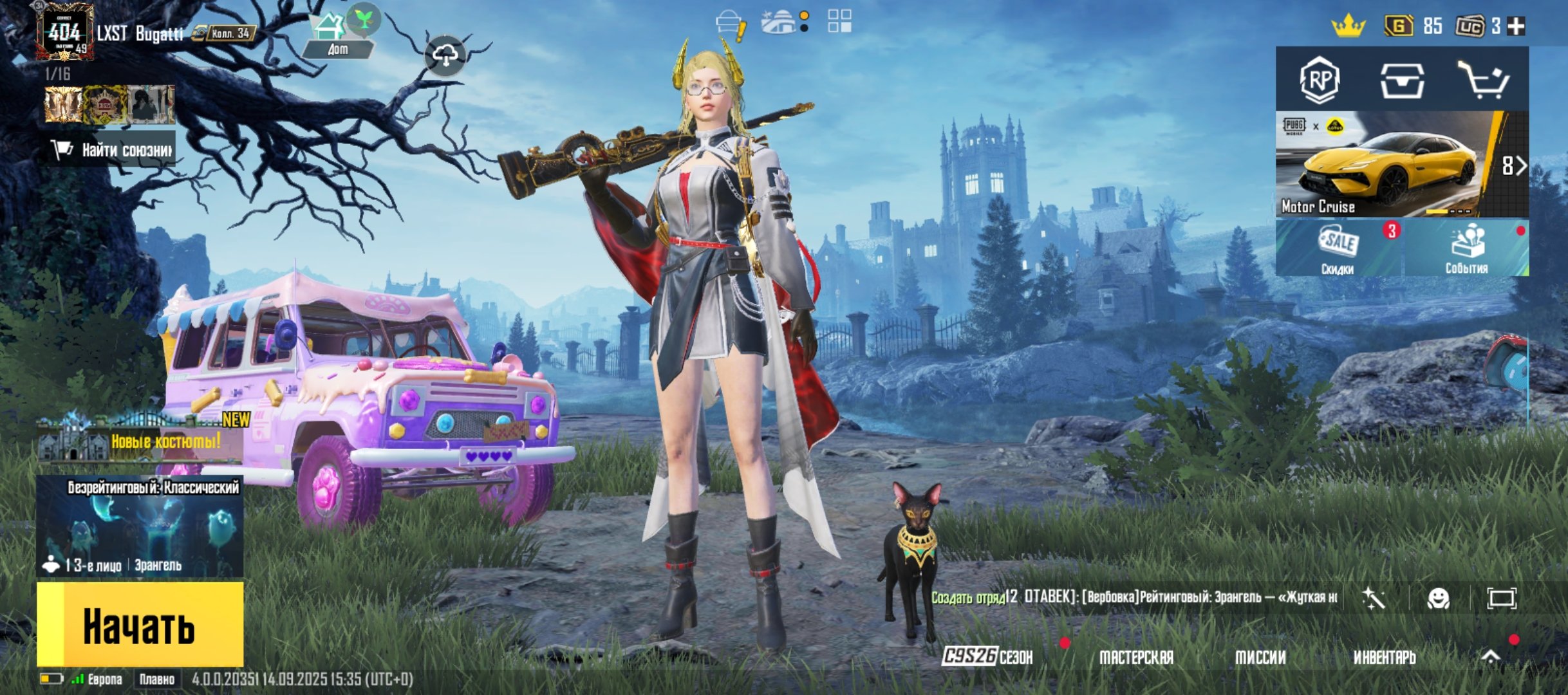
Task: Add UC with the plus button
Action: click(x=1517, y=26)
